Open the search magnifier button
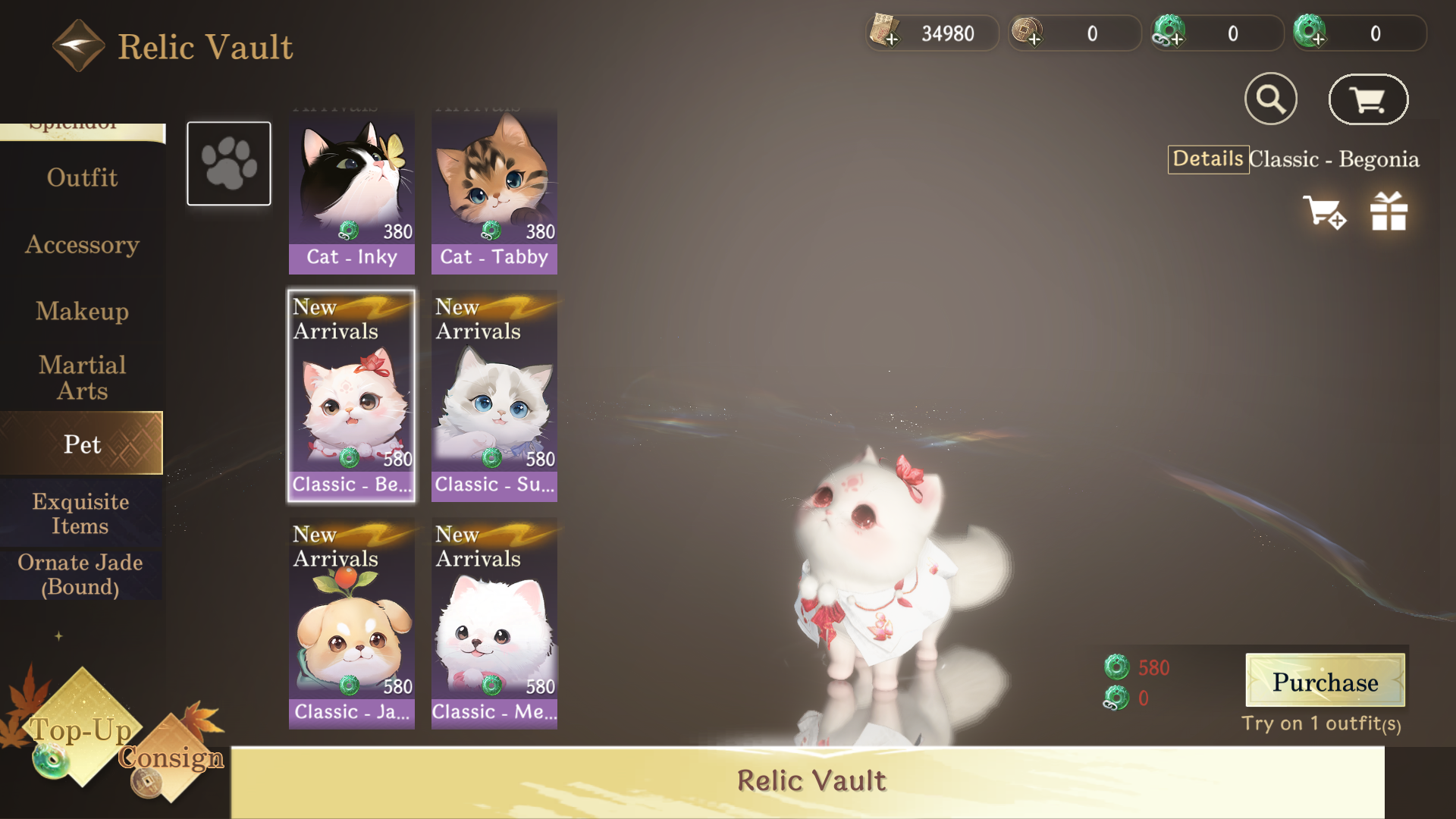1456x819 pixels. point(1271,99)
